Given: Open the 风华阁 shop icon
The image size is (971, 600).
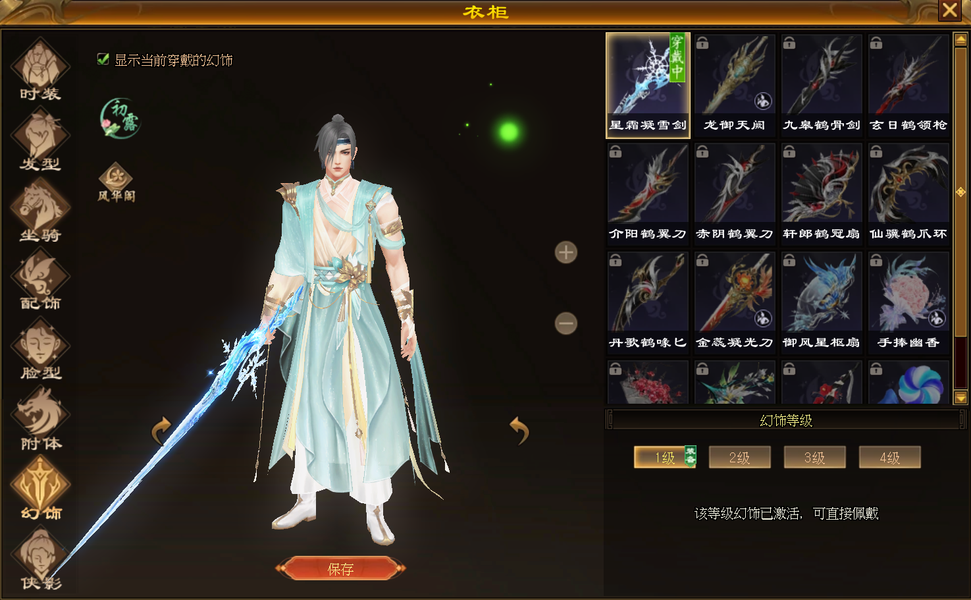Looking at the screenshot, I should (116, 182).
